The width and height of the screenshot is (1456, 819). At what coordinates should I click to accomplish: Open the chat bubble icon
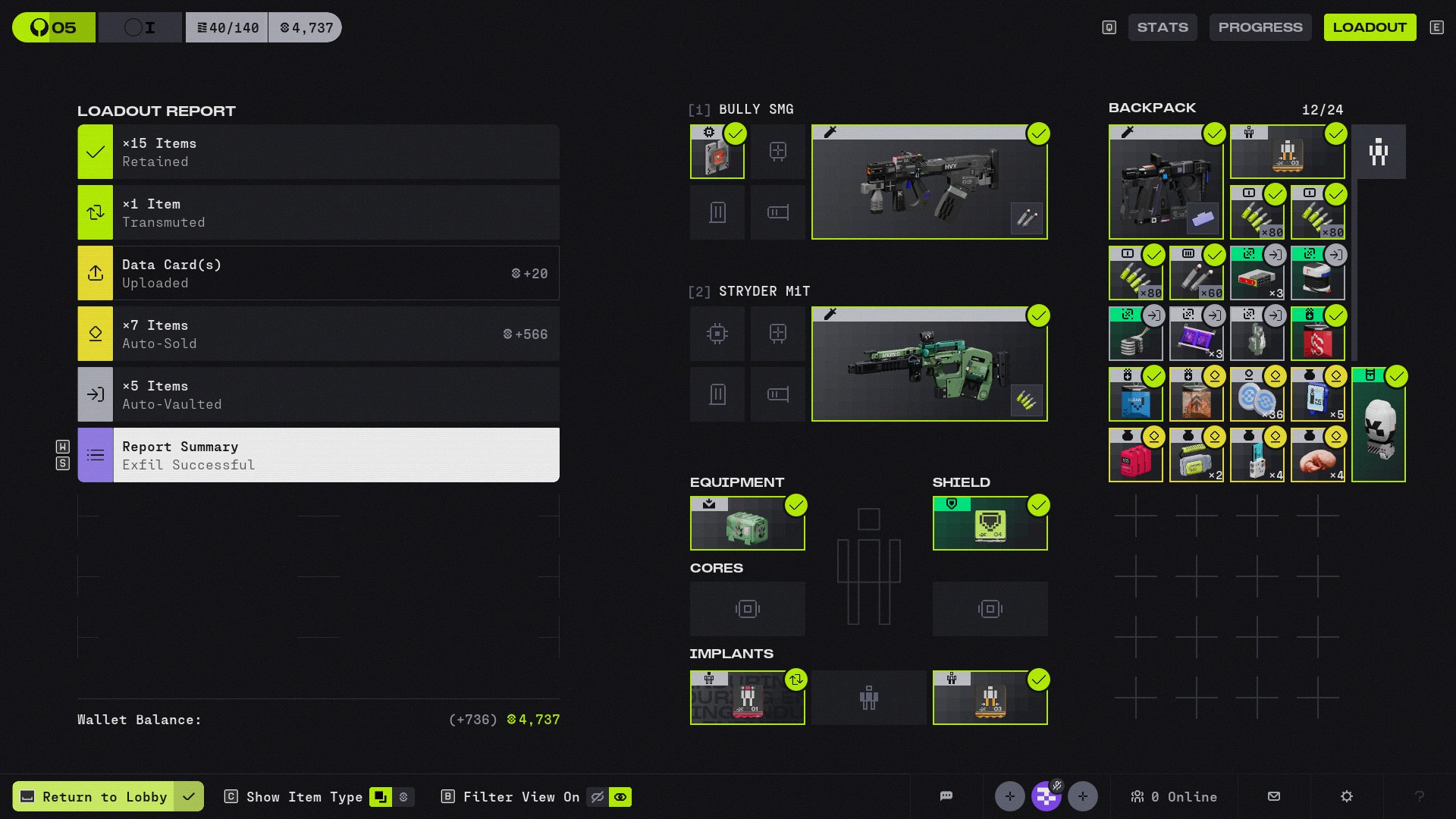946,796
